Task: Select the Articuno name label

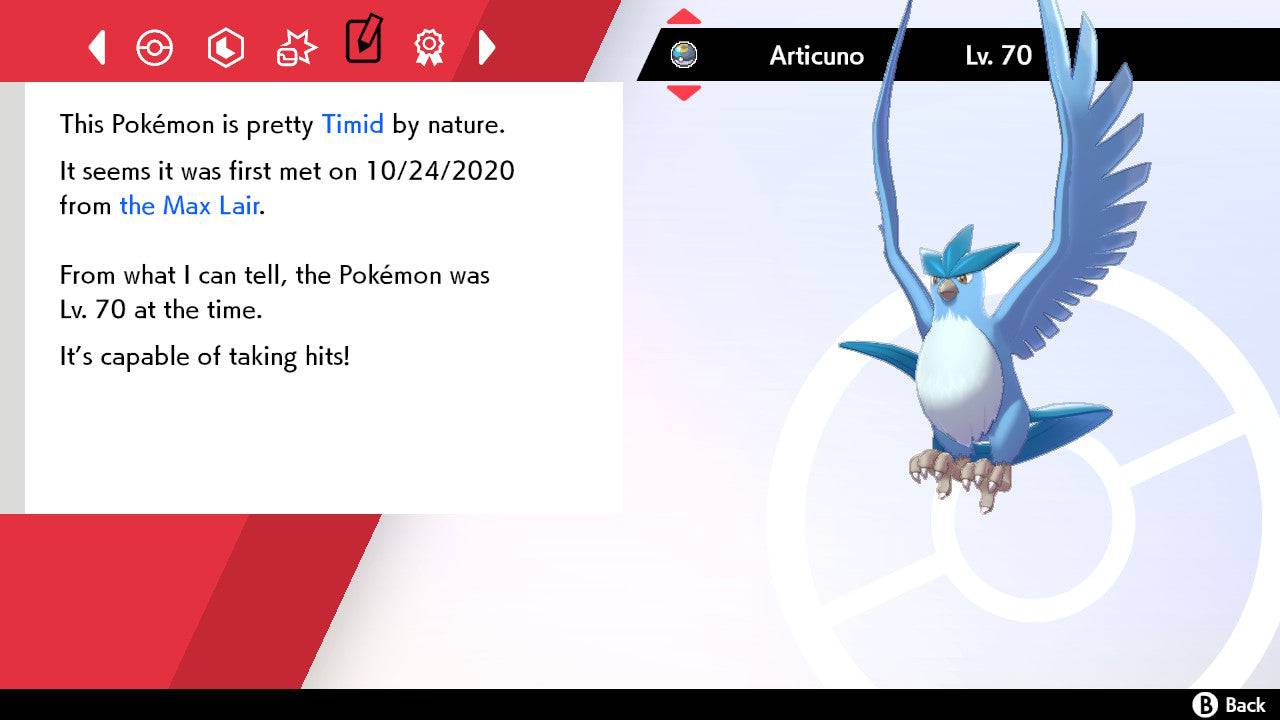Action: point(815,56)
